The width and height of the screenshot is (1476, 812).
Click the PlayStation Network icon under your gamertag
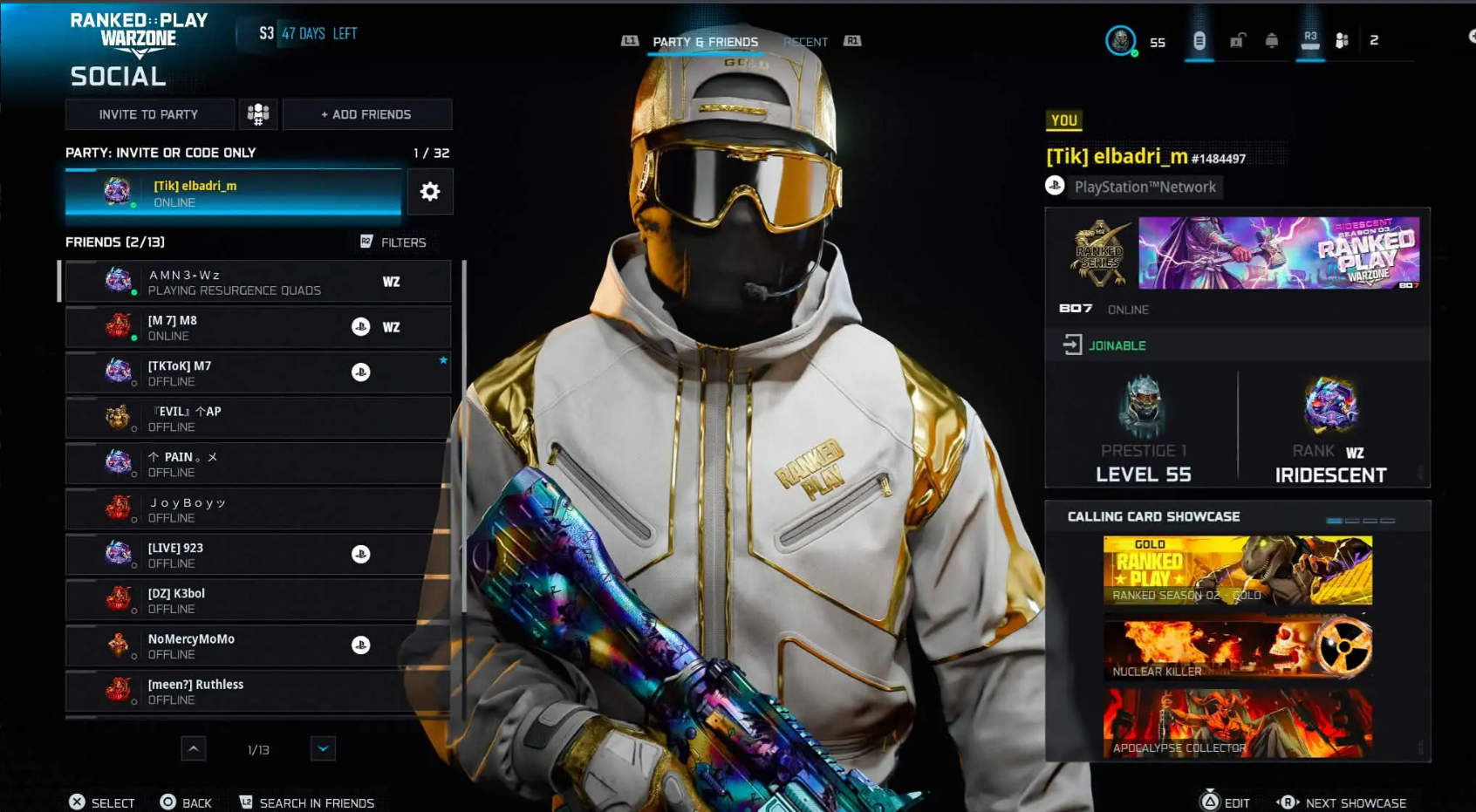pyautogui.click(x=1056, y=186)
